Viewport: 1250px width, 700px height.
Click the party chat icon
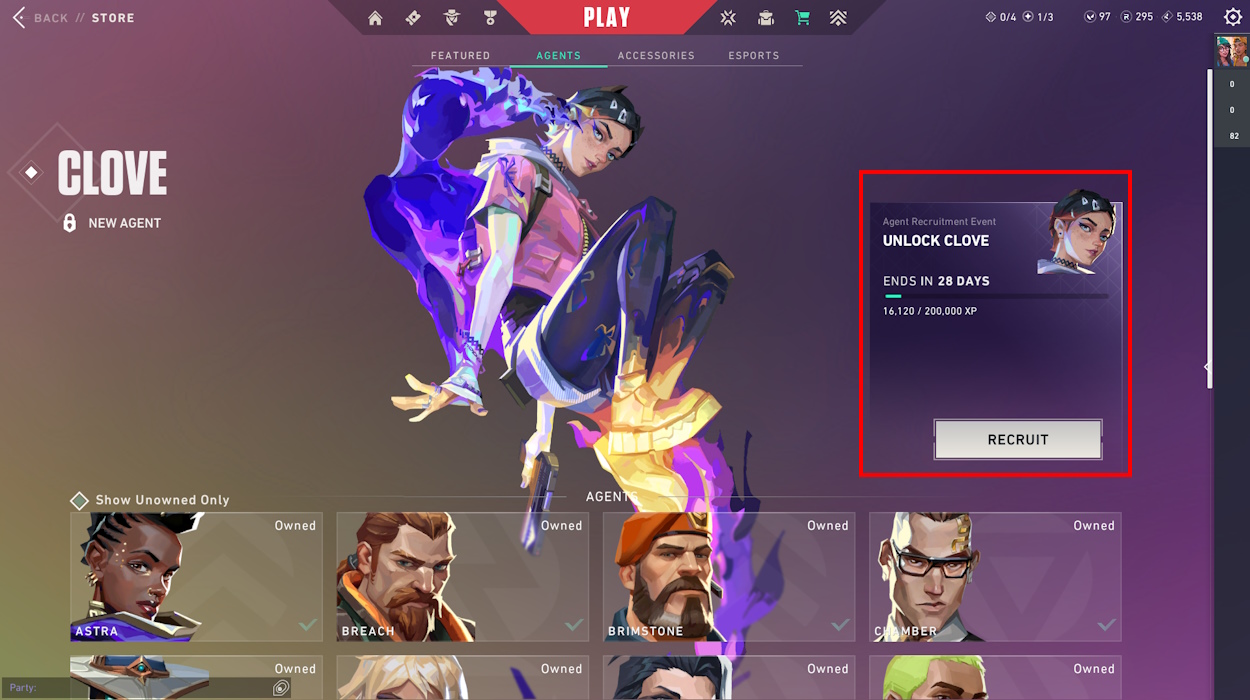[x=281, y=688]
